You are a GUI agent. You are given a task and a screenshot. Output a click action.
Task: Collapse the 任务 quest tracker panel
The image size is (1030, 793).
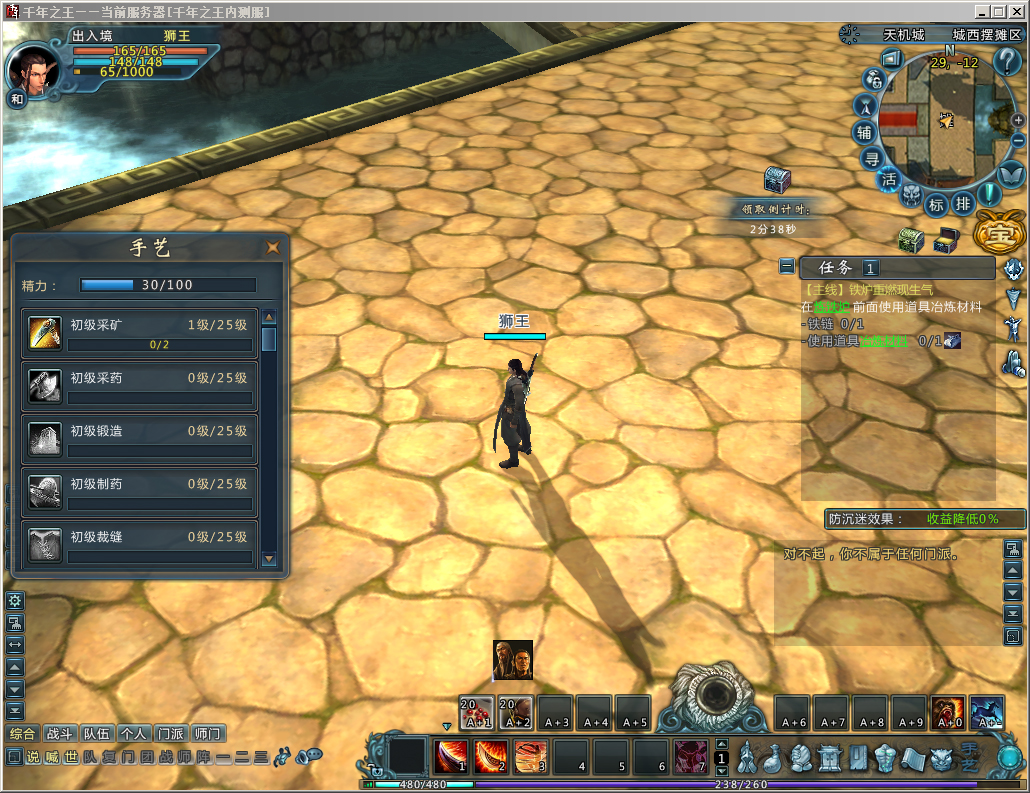click(x=788, y=267)
